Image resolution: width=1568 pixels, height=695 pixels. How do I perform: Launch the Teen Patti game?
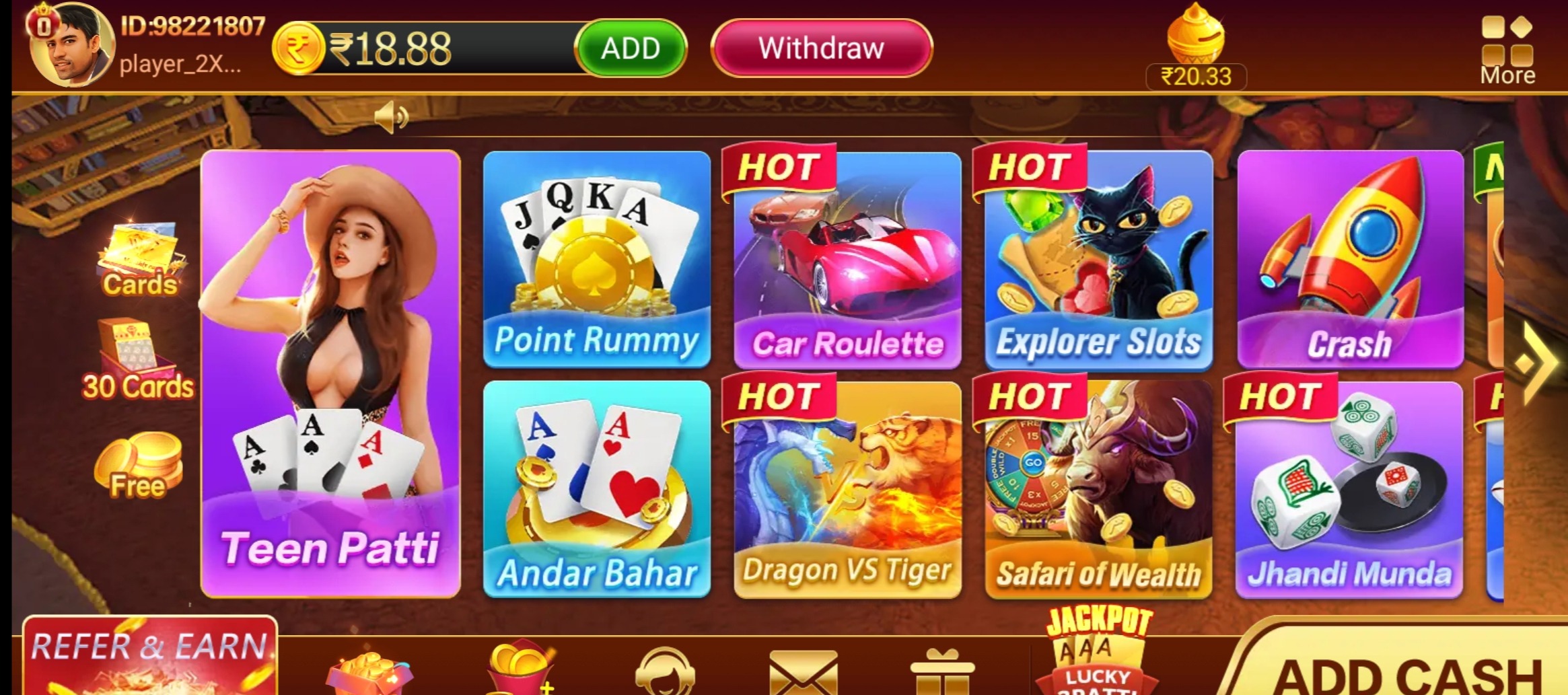click(330, 373)
